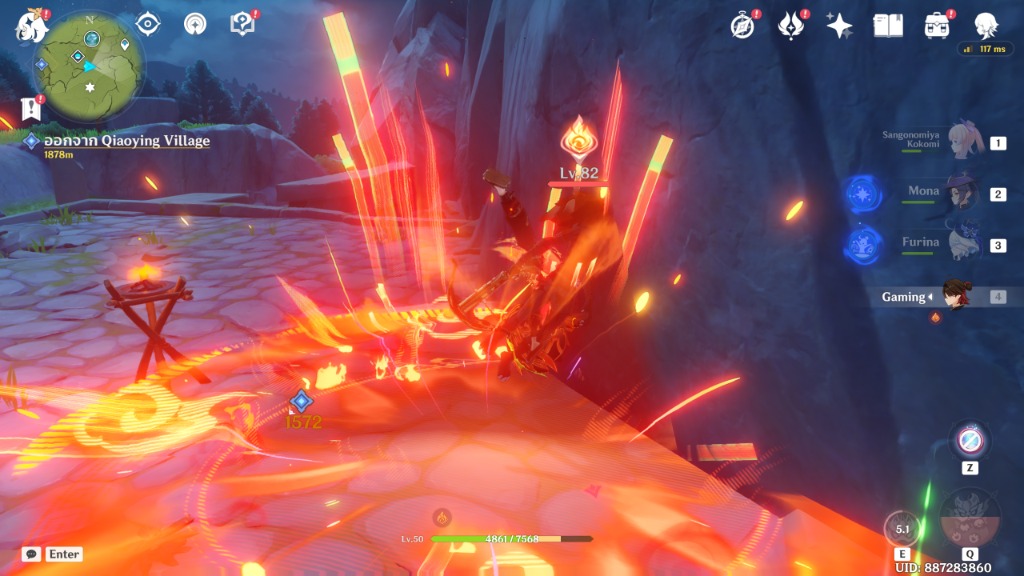The width and height of the screenshot is (1024, 576).
Task: Switch to Sangonomiya Kokomi
Action: [961, 144]
